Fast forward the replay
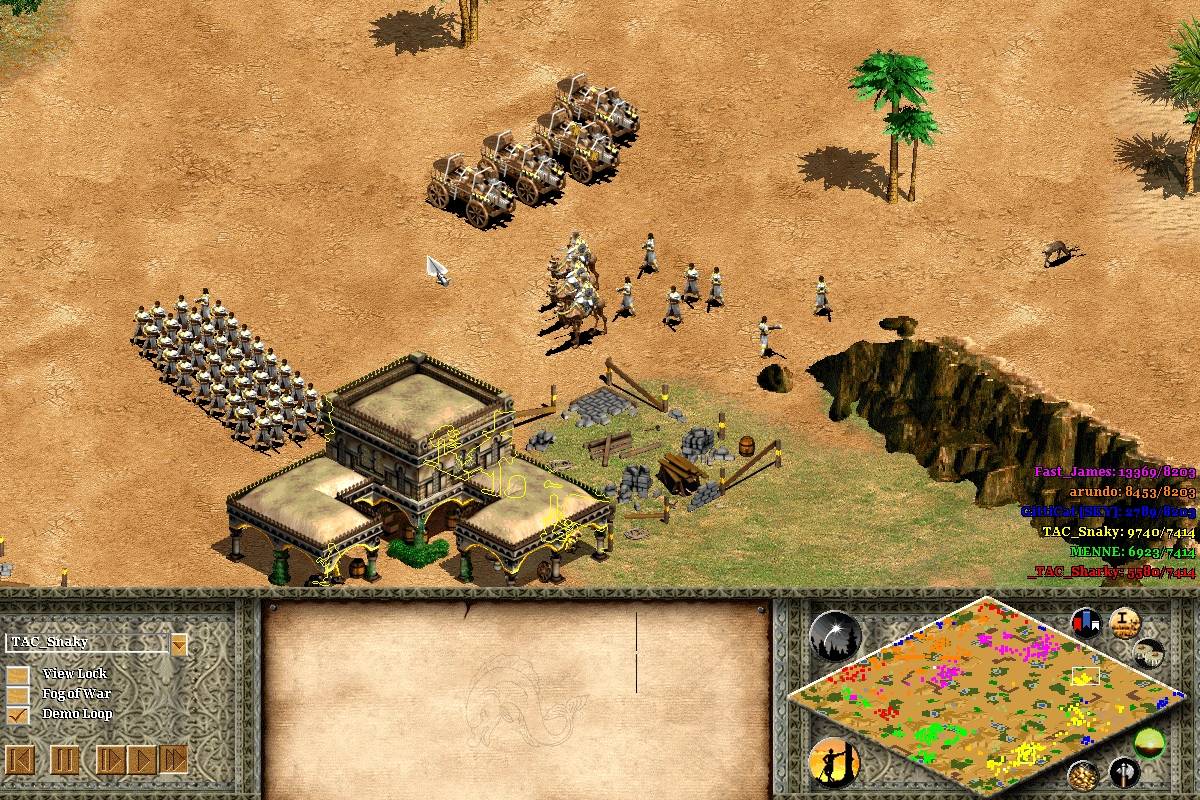The width and height of the screenshot is (1200, 800). click(x=173, y=760)
